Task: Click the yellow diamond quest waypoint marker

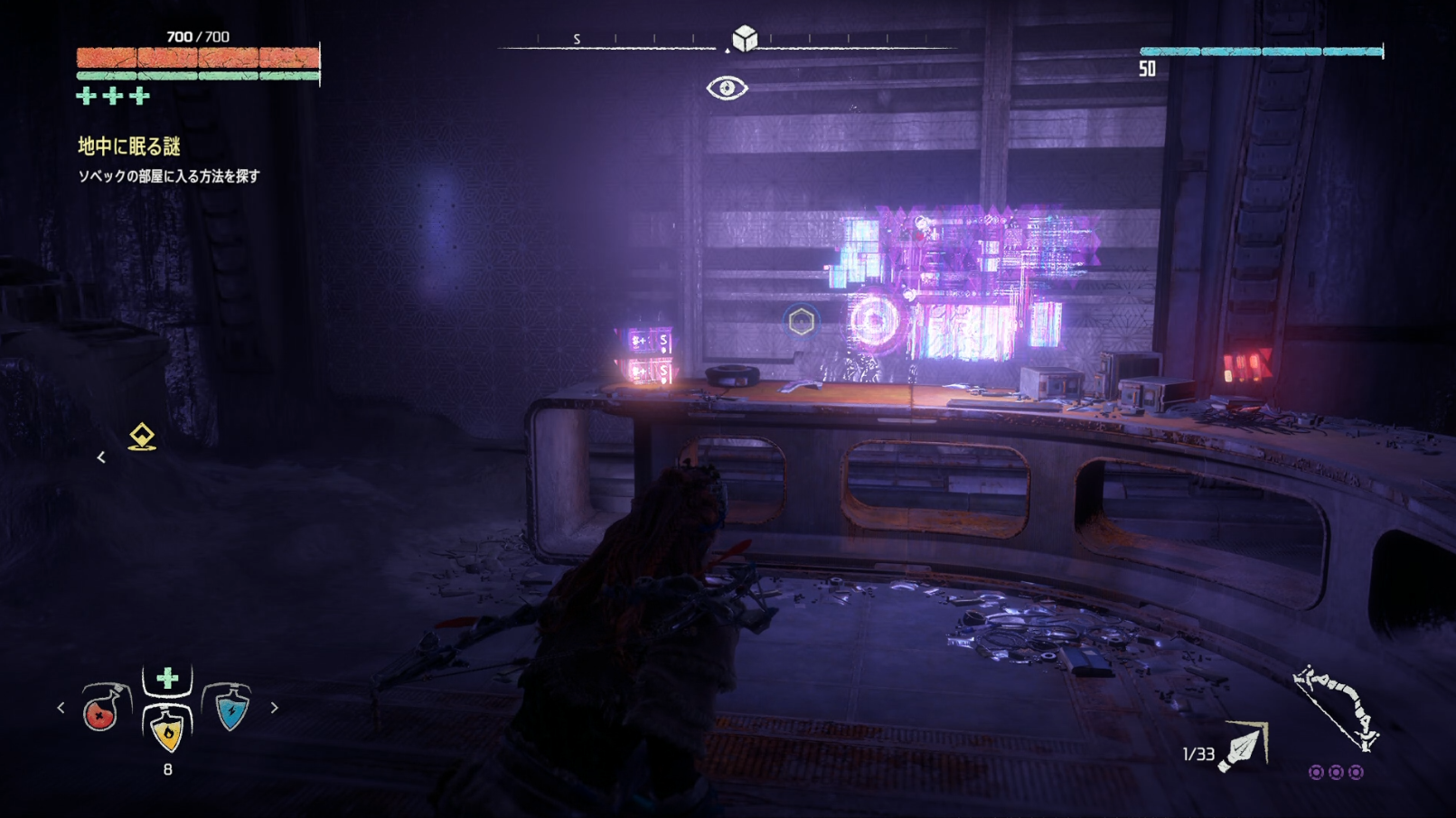Action: pos(142,437)
